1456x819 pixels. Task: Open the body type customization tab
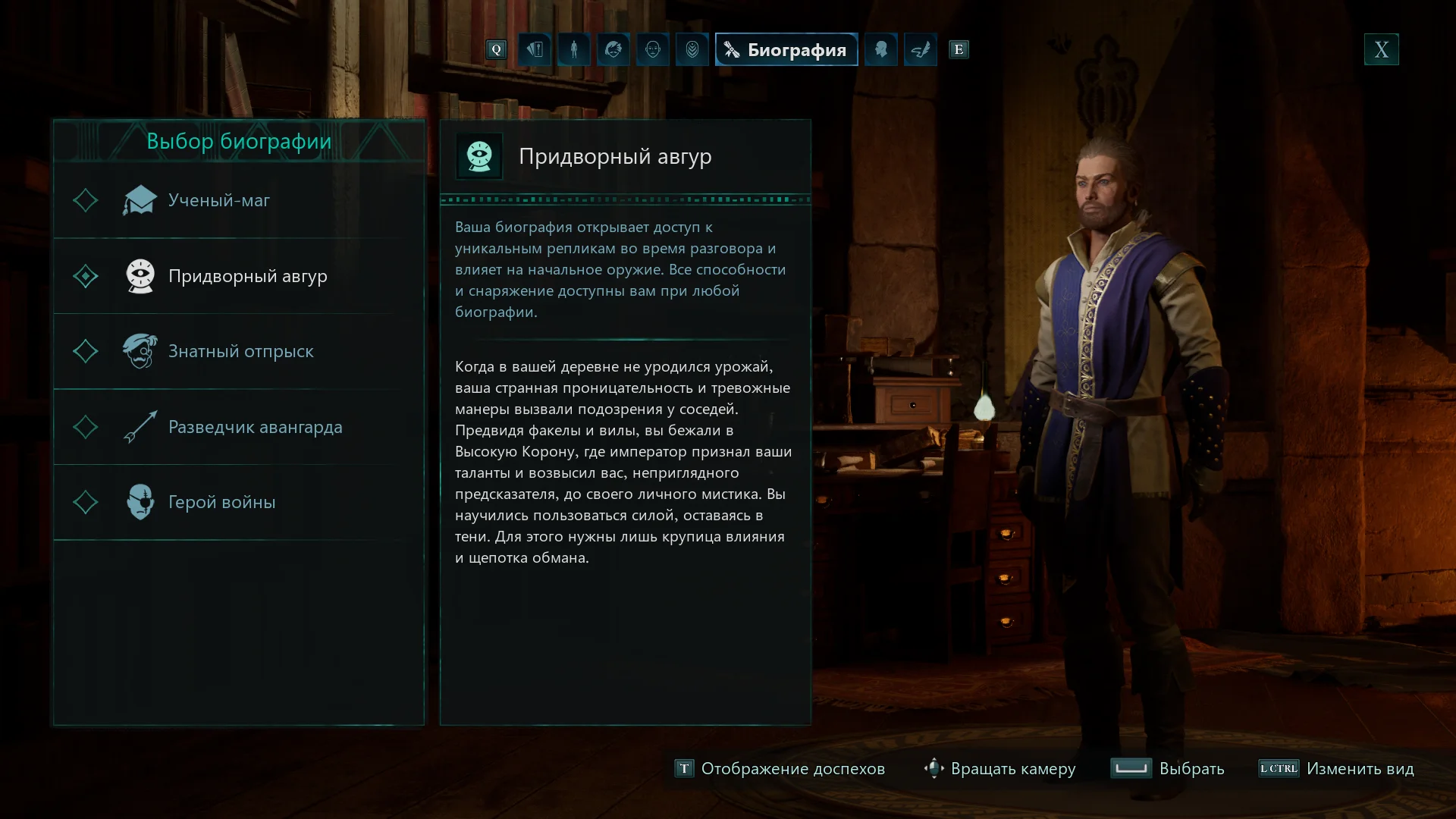pos(574,49)
